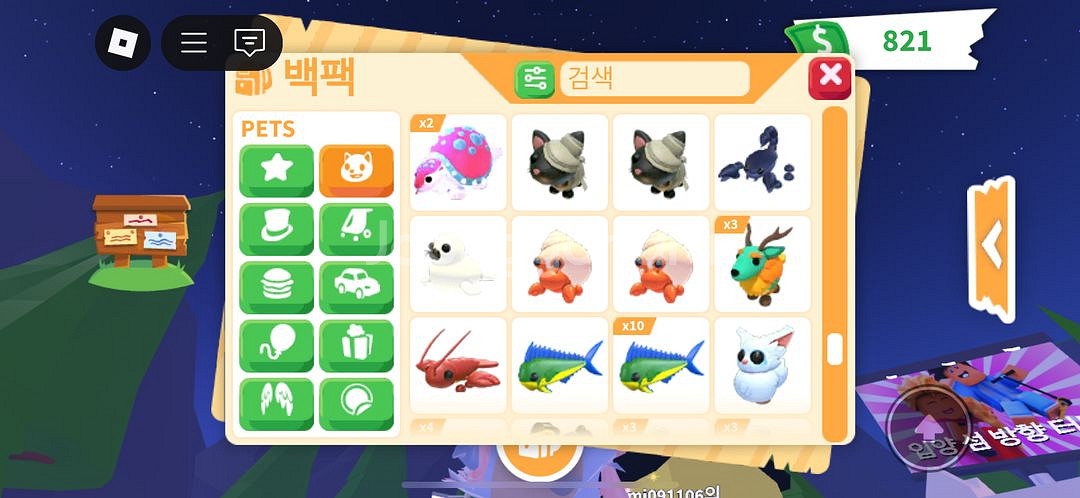Viewport: 1080px width, 498px height.
Task: Open the car vehicles category
Action: [356, 288]
